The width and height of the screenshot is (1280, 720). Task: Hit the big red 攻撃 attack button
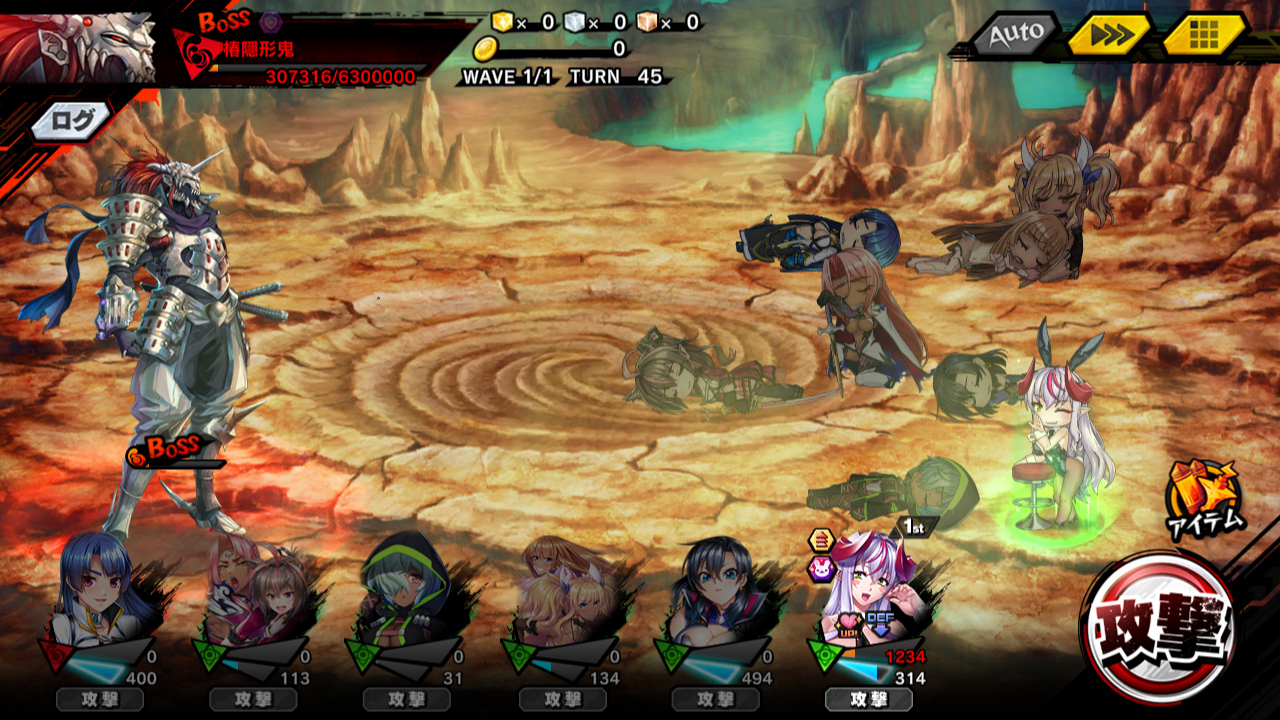pyautogui.click(x=1161, y=628)
